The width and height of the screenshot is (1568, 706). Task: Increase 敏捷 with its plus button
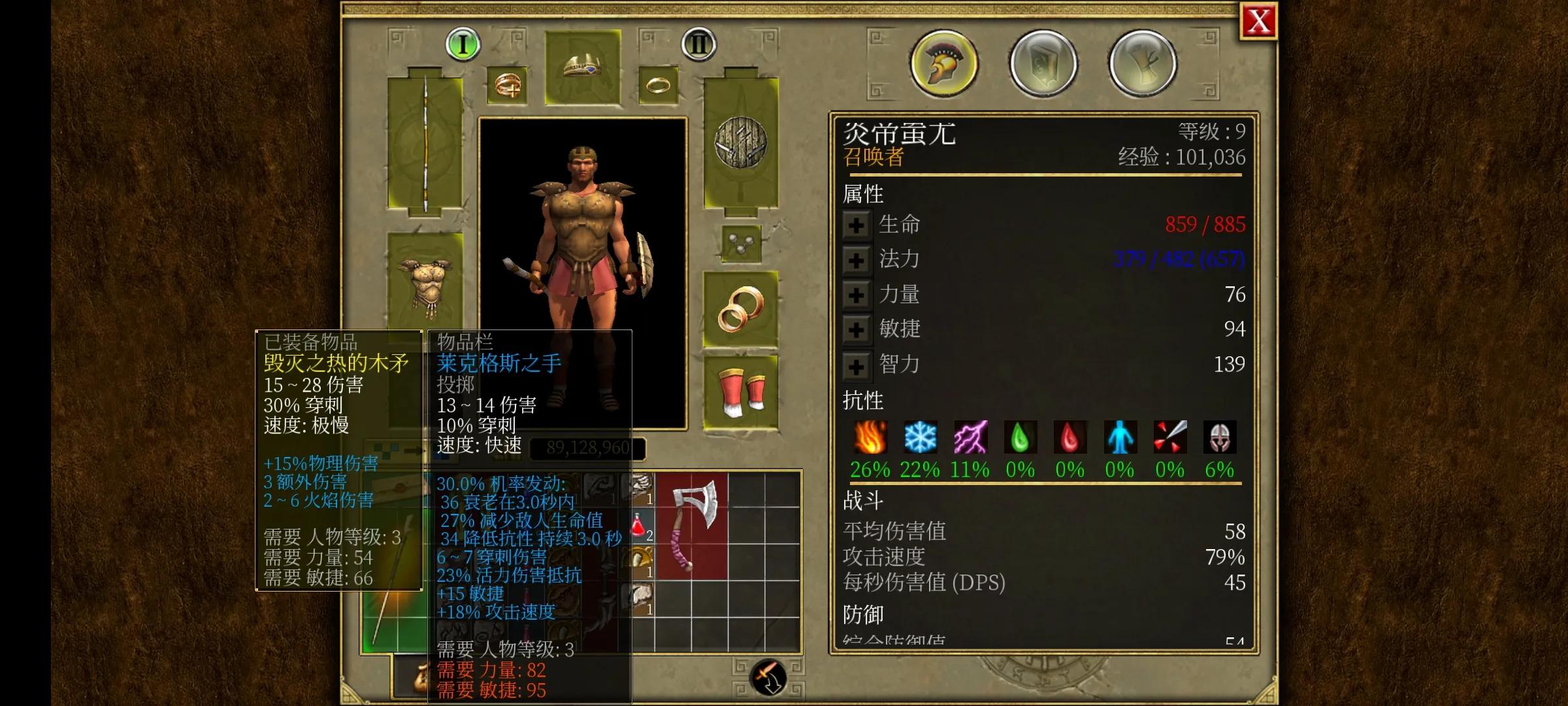[x=857, y=329]
